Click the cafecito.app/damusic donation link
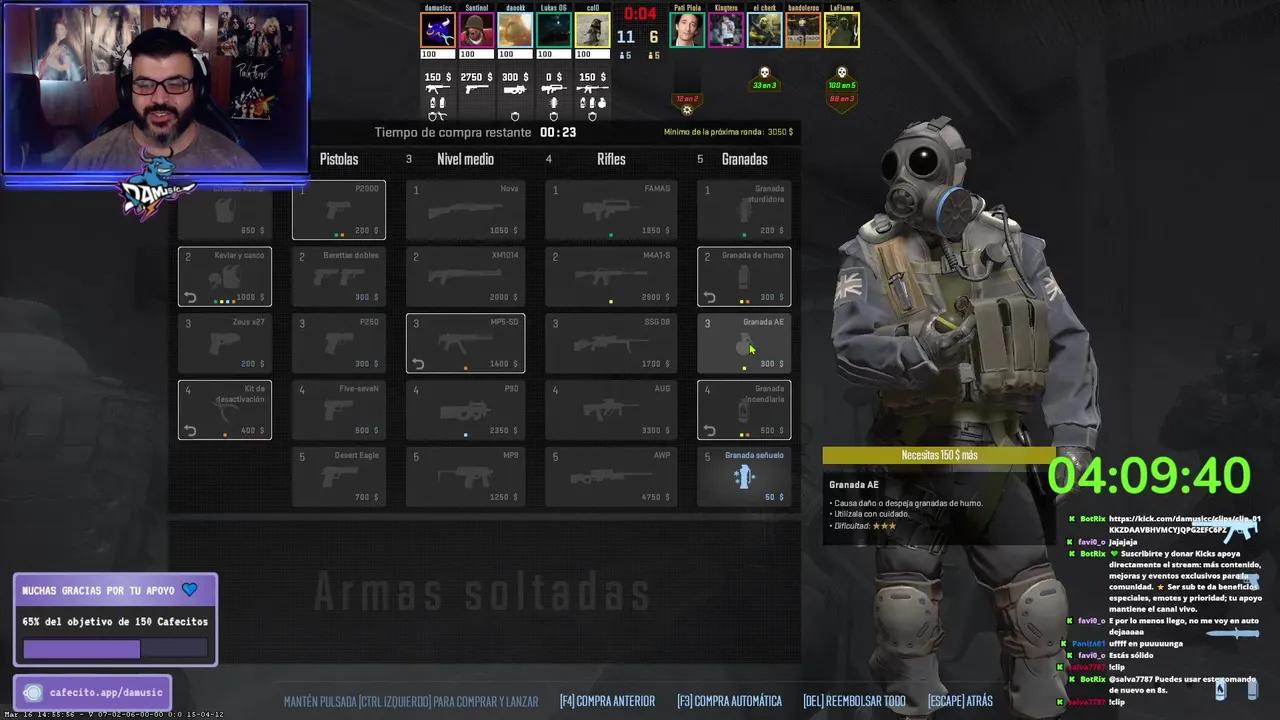 pyautogui.click(x=92, y=692)
